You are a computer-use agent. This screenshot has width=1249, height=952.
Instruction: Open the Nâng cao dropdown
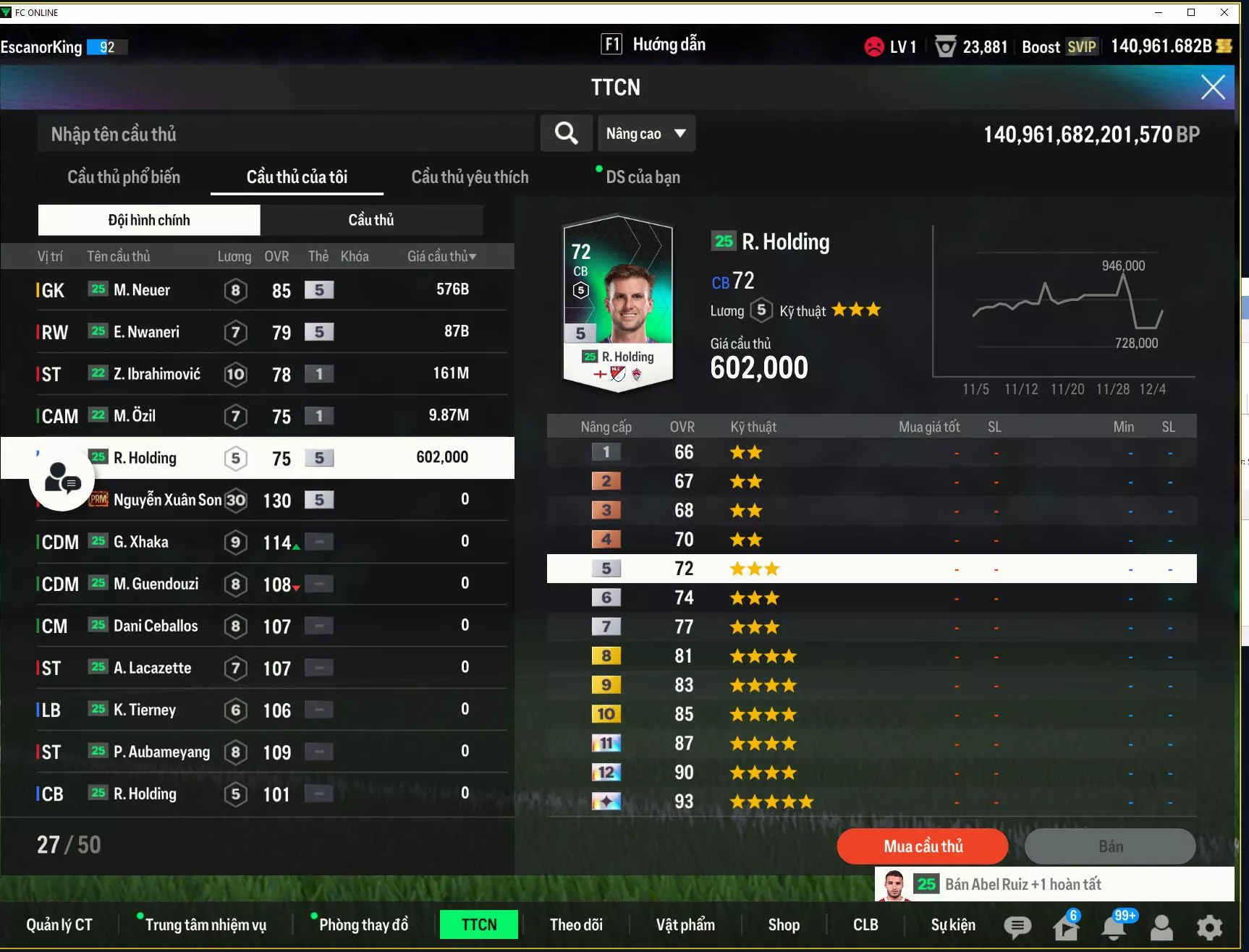[645, 134]
